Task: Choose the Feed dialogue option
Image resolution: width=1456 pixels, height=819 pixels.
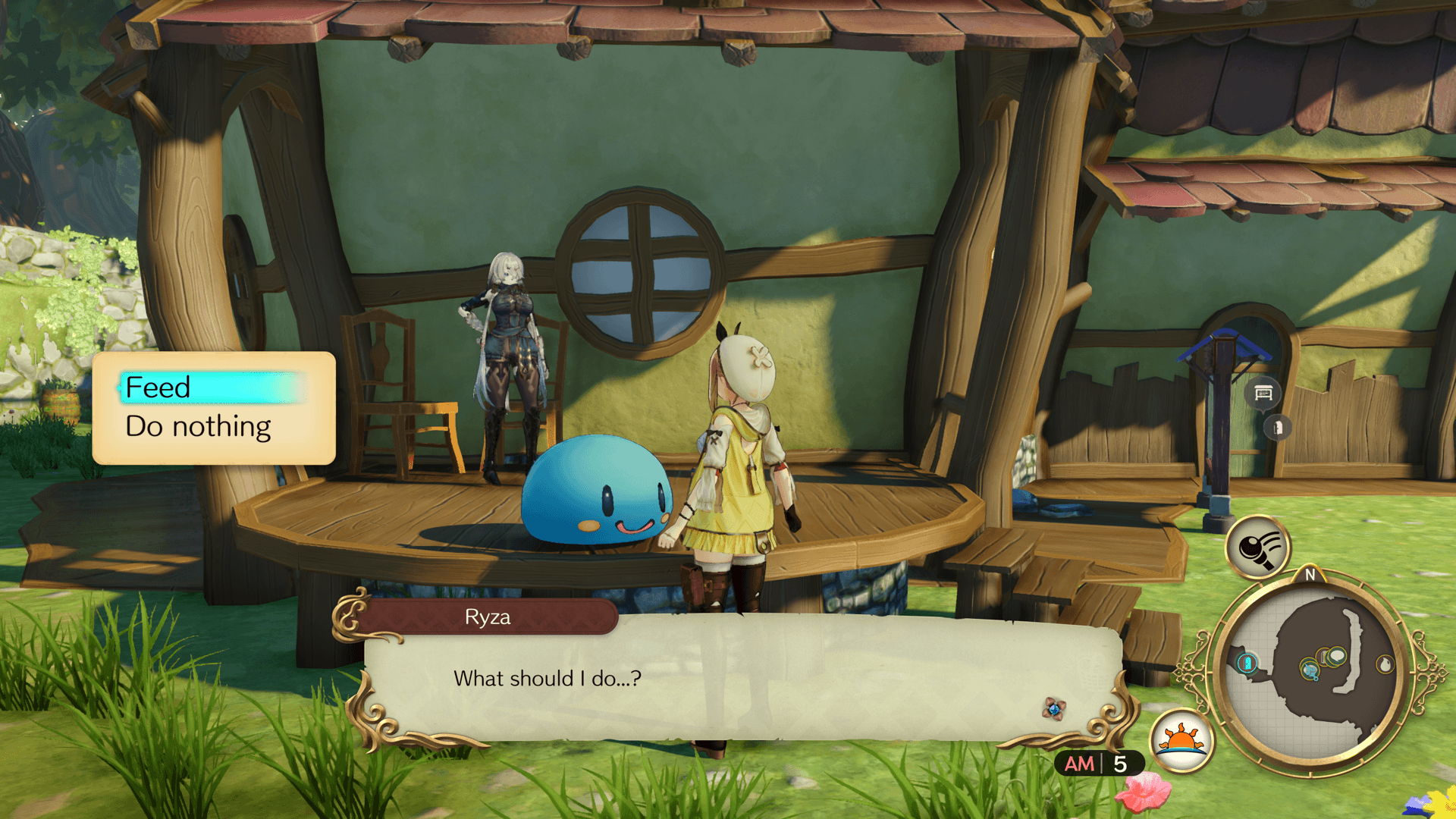Action: pyautogui.click(x=158, y=388)
